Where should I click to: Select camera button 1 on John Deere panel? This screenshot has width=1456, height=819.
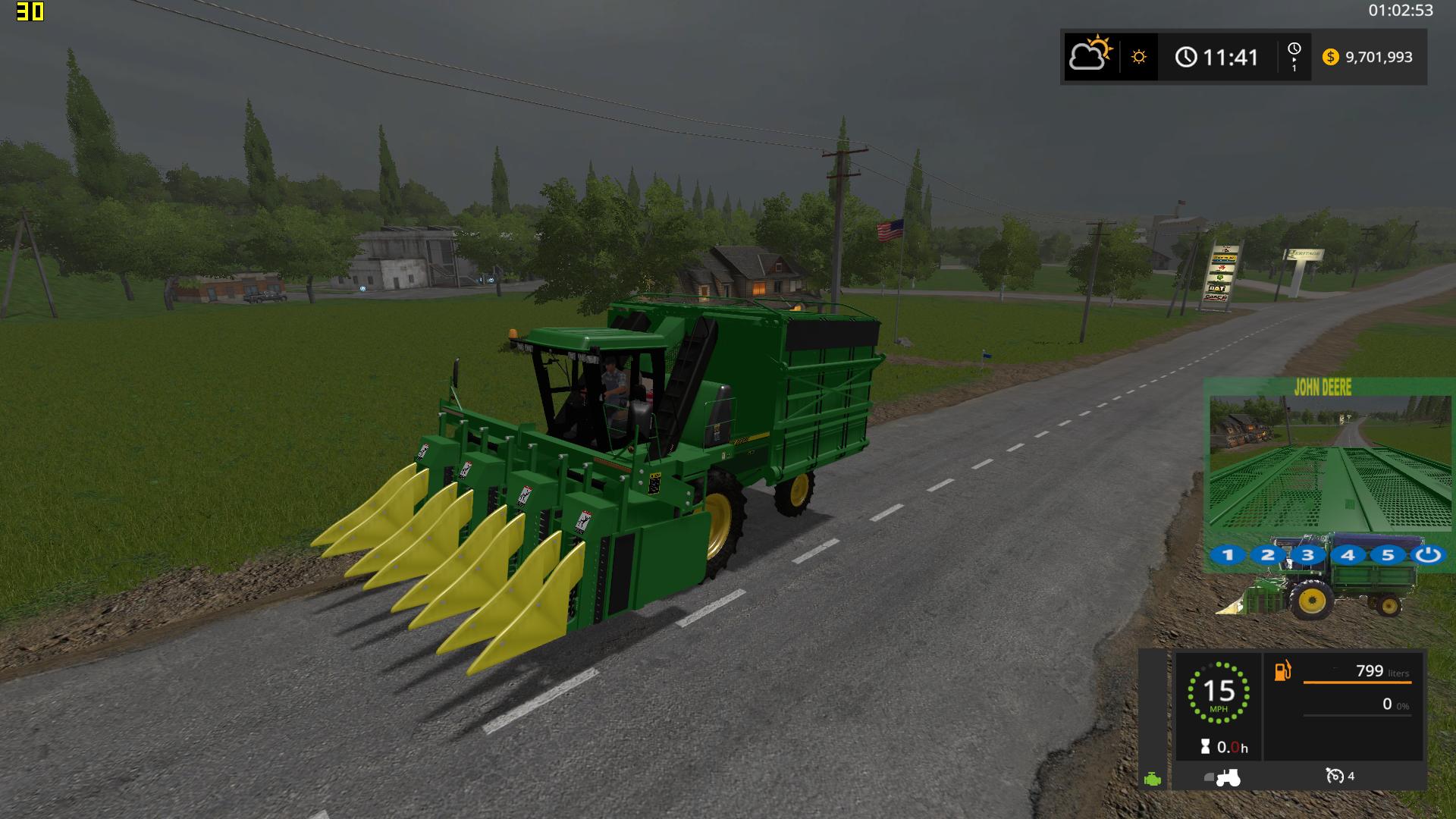click(x=1228, y=555)
